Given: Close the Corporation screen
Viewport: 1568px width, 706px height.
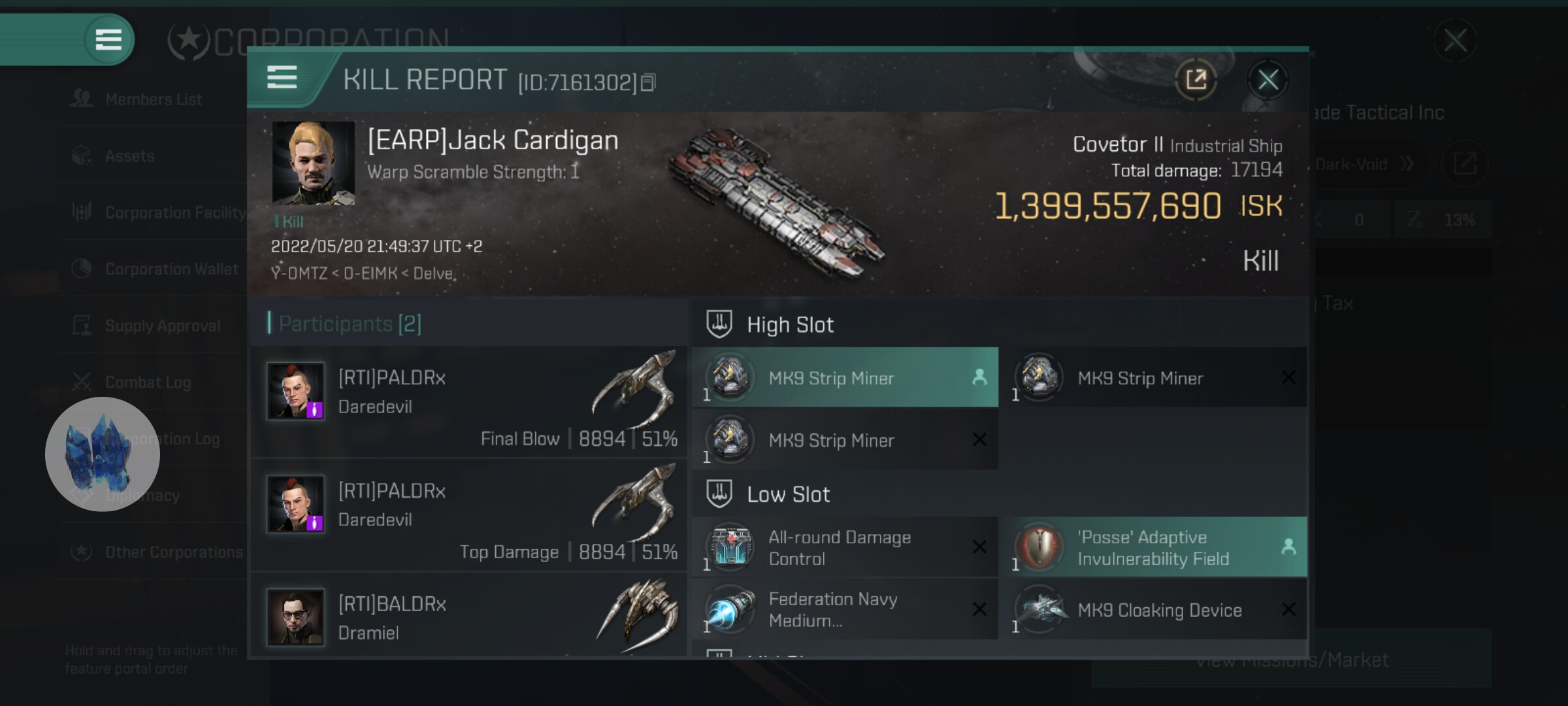Looking at the screenshot, I should click(x=1455, y=41).
